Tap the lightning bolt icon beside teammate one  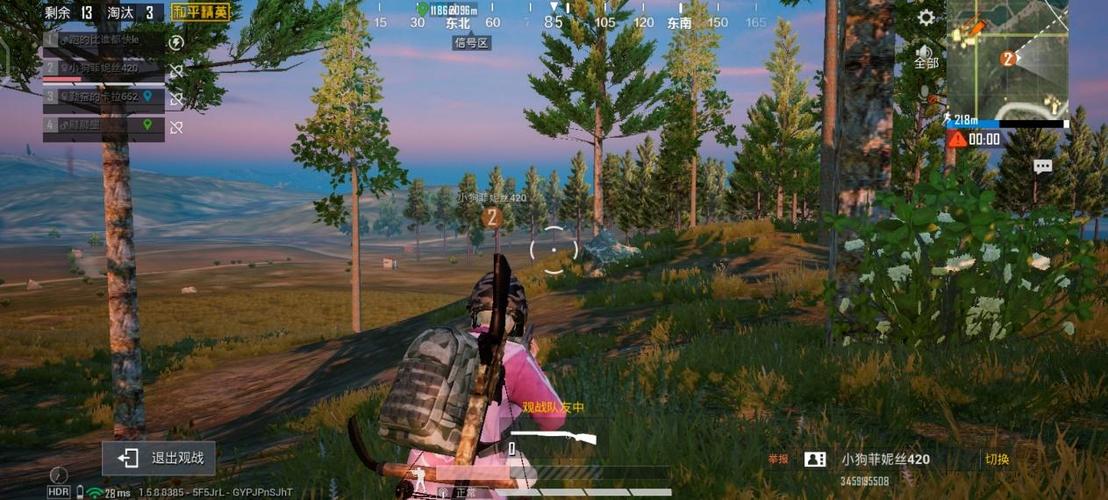click(x=177, y=42)
